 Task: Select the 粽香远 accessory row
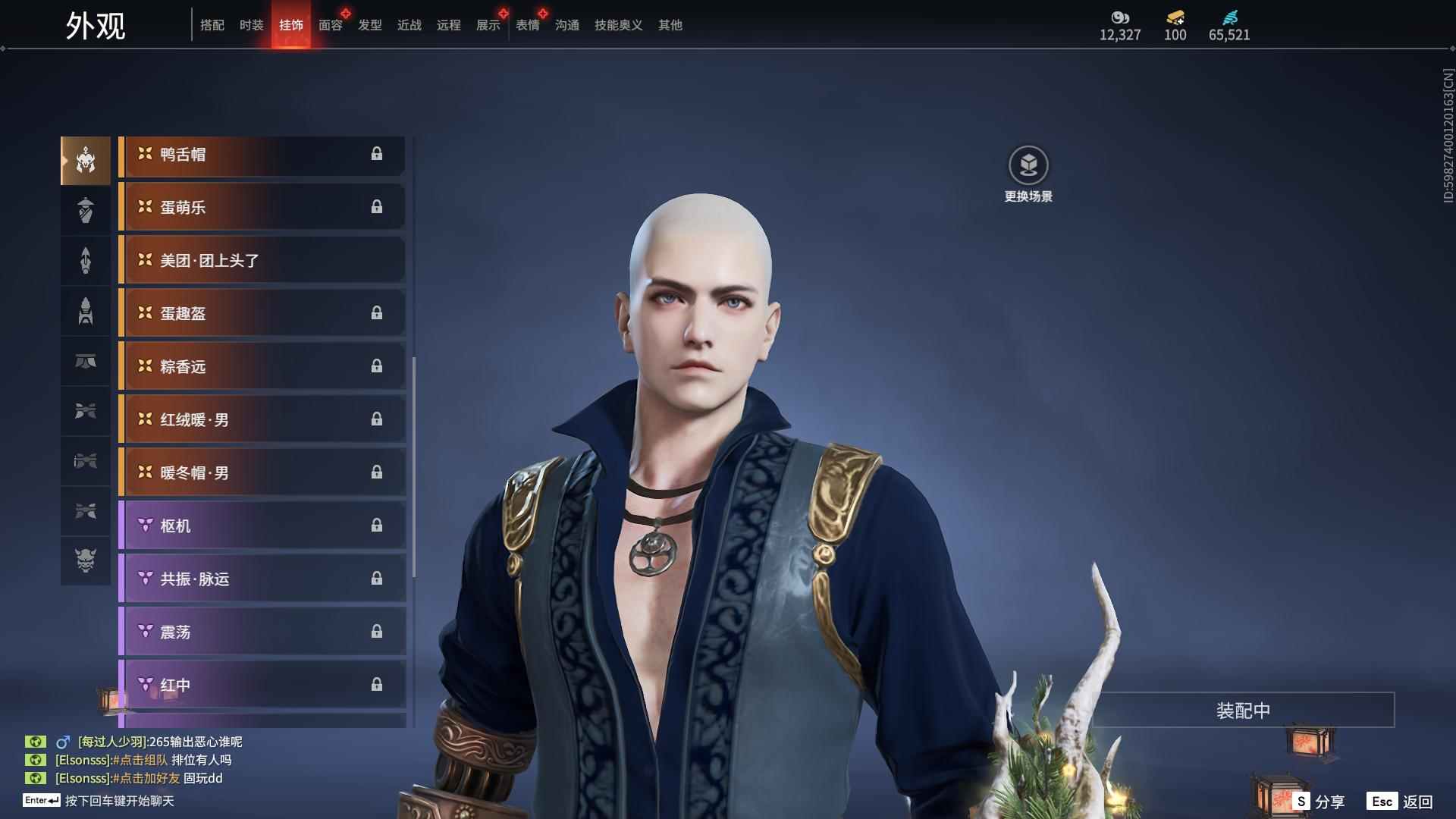click(x=262, y=367)
